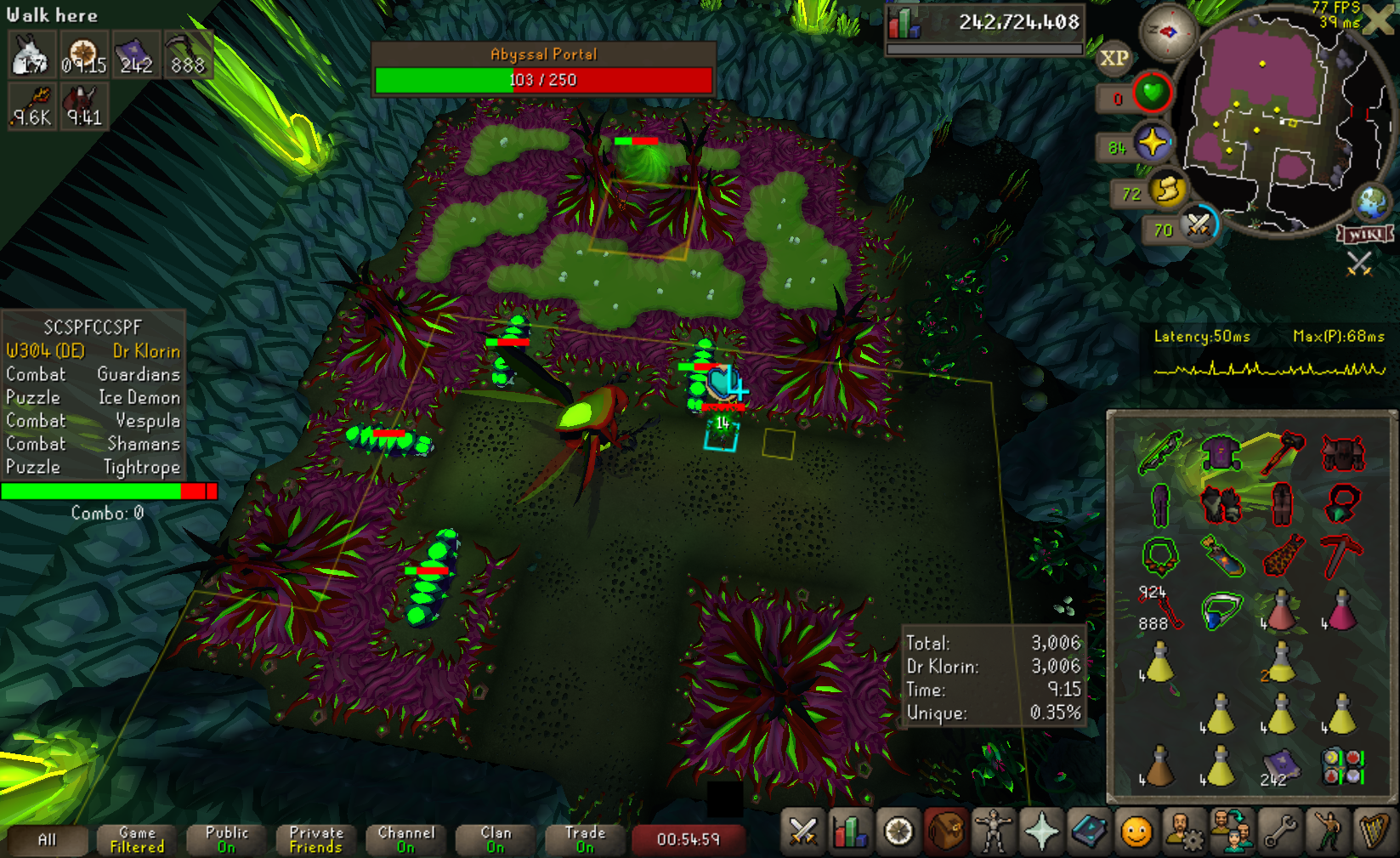Click the rune pouch in inventory
The image size is (1400, 858).
point(1341,765)
